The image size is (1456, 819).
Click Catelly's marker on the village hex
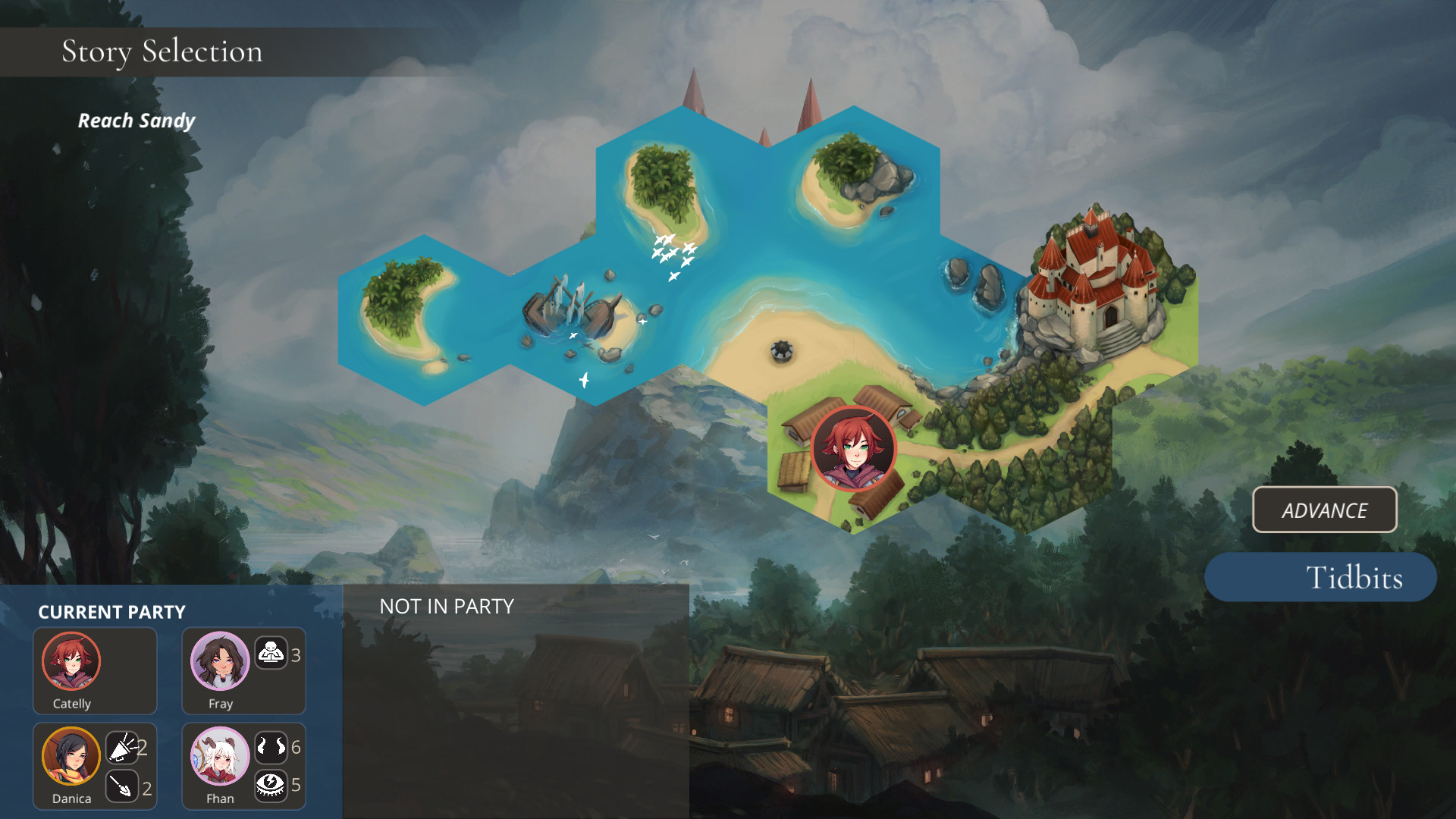point(854,449)
